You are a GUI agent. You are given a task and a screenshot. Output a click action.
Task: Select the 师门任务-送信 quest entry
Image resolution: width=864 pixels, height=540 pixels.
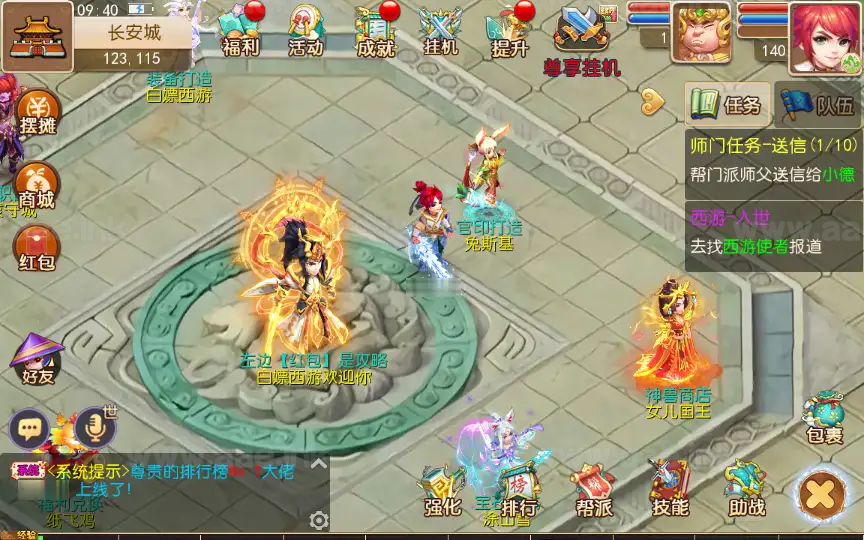(773, 159)
